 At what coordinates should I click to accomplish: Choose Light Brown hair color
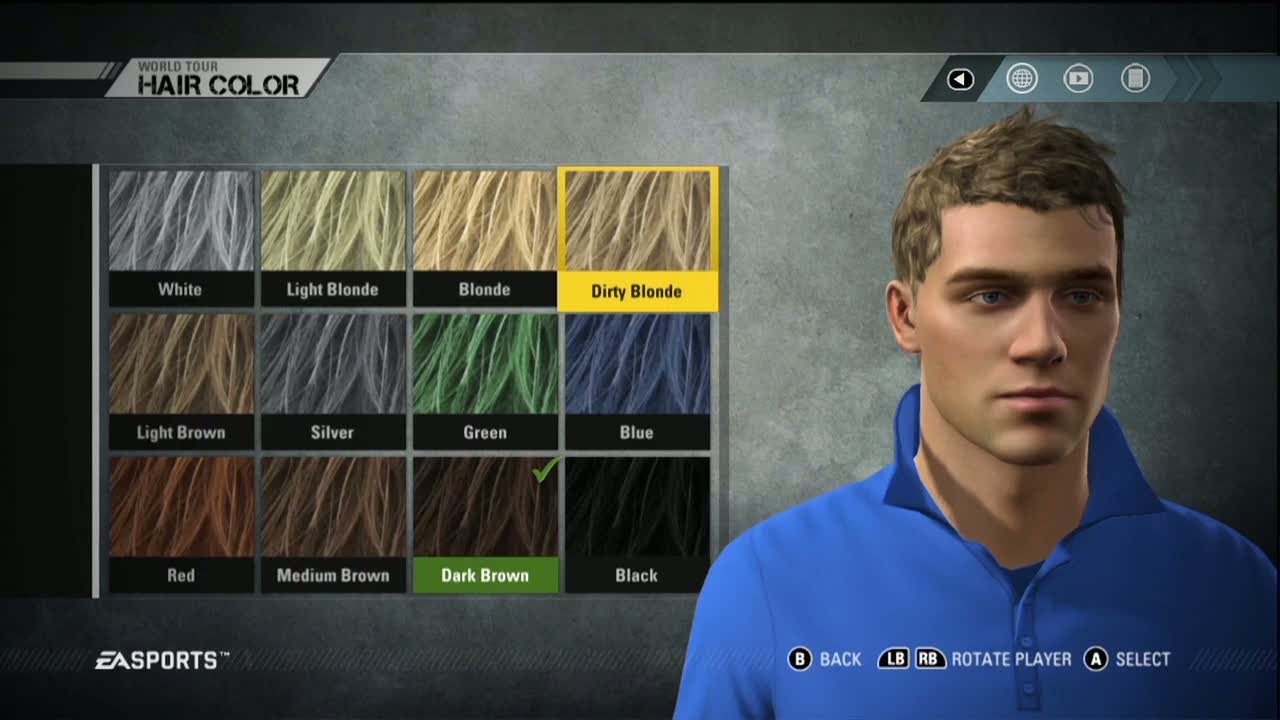pos(181,380)
